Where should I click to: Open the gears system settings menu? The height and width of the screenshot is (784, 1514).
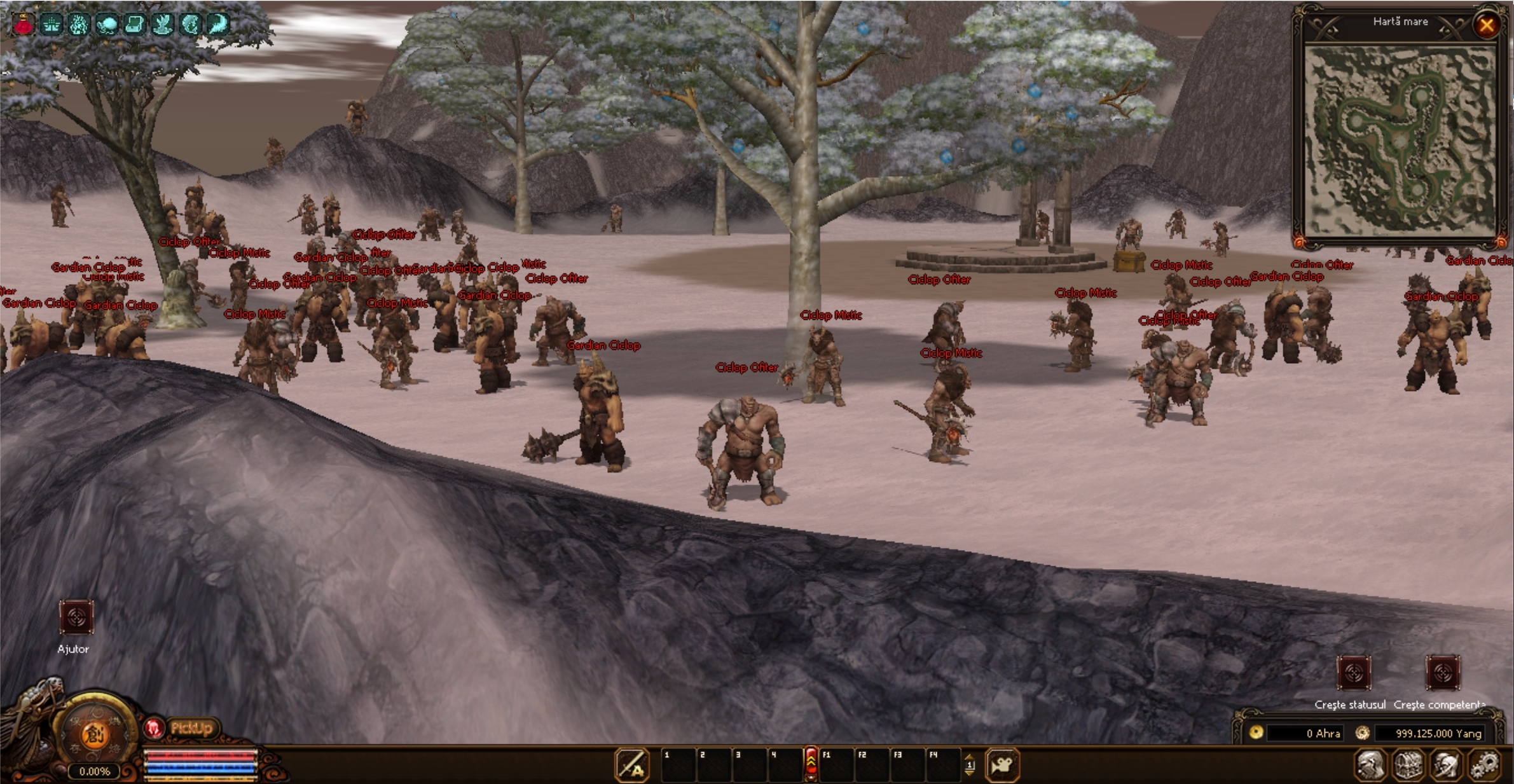click(1483, 765)
